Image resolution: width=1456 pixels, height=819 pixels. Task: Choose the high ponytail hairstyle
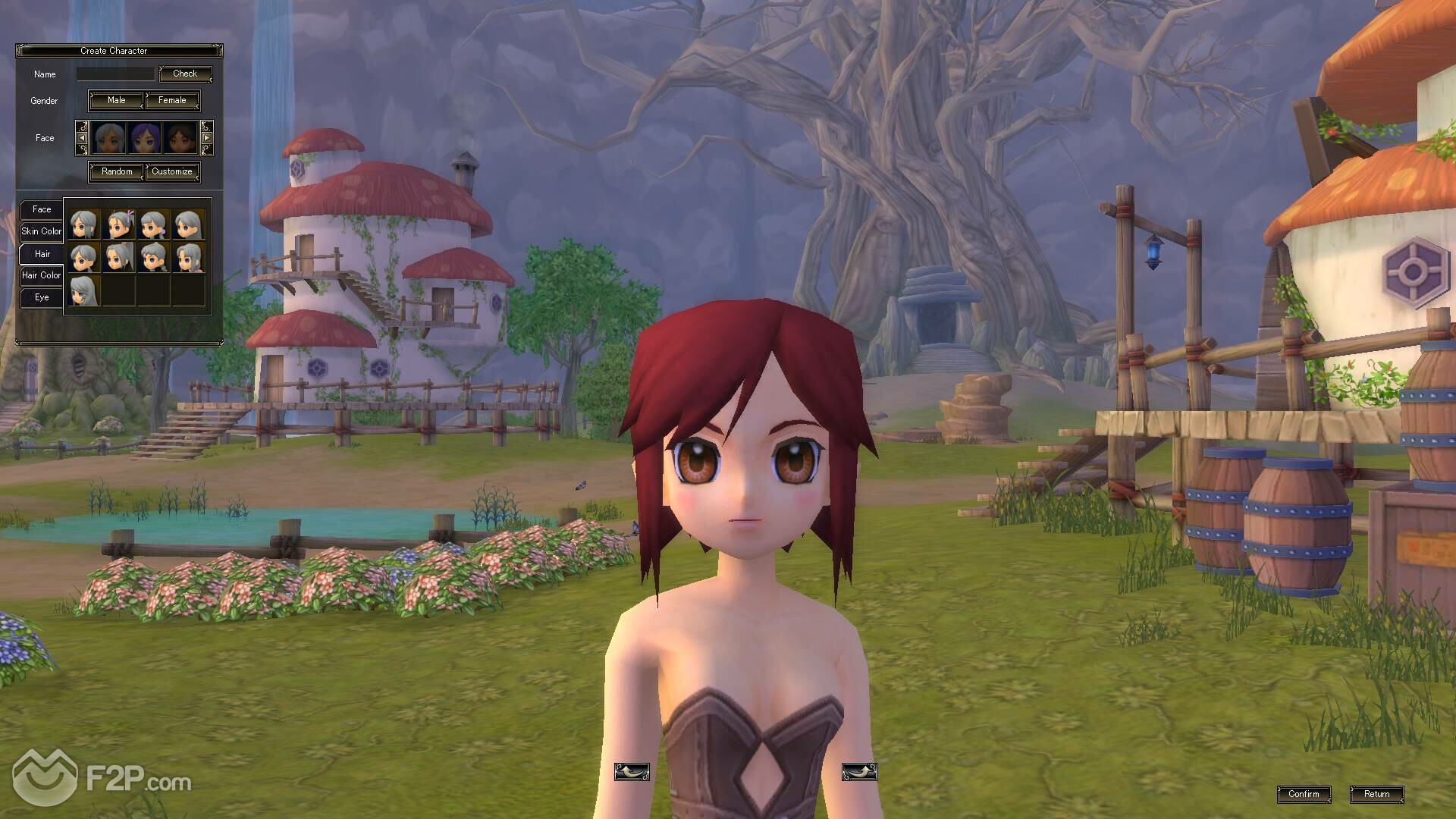point(119,258)
